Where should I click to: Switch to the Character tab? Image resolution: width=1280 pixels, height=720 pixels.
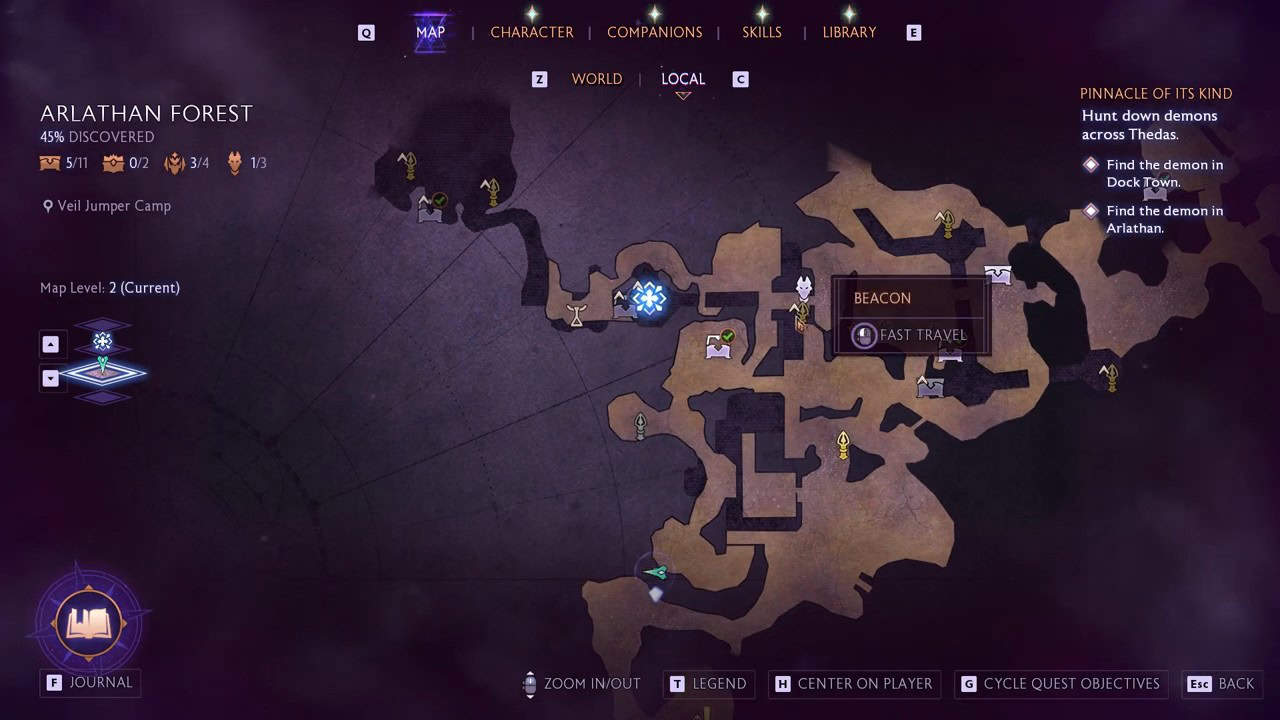tap(531, 32)
